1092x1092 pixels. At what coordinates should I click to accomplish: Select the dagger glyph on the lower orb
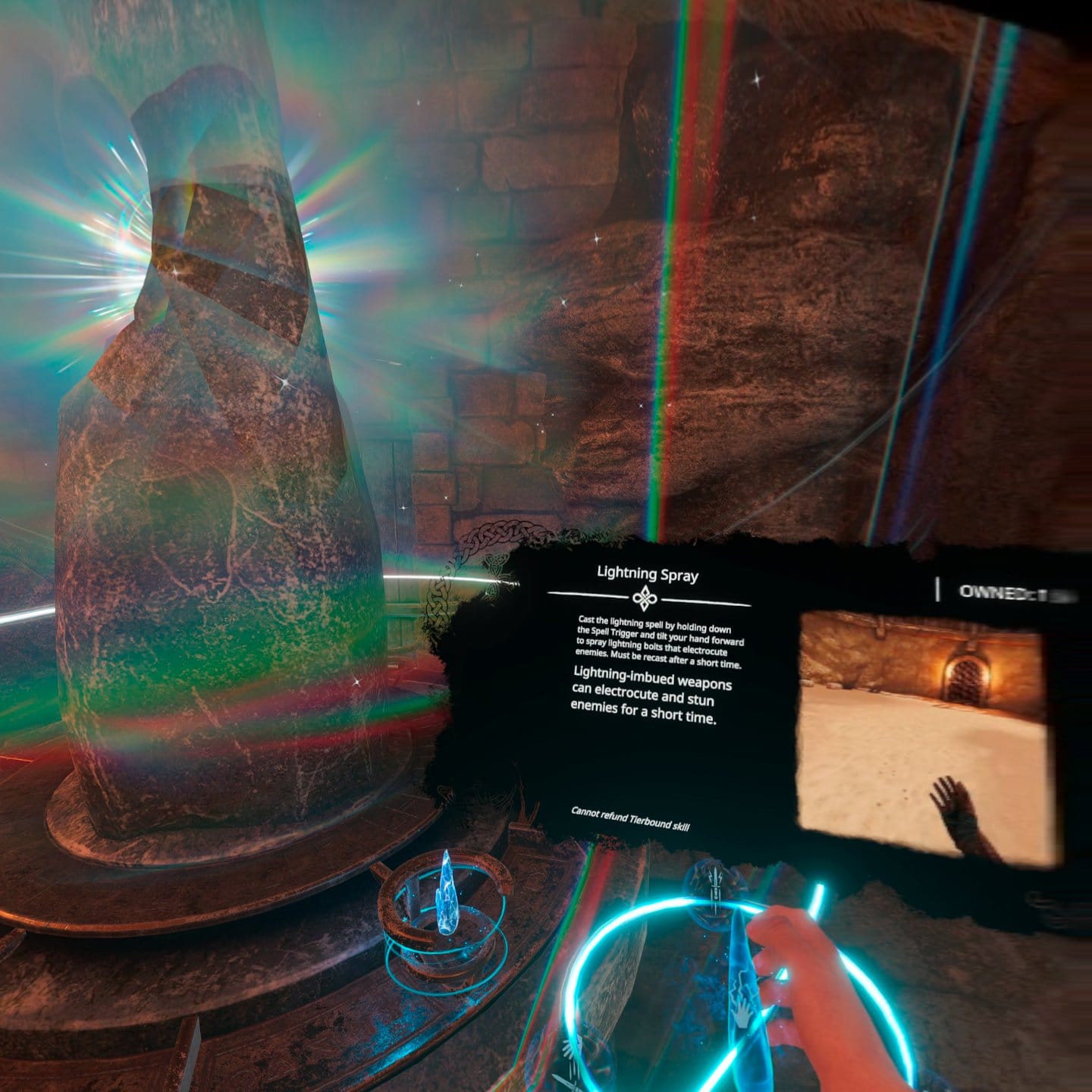(x=570, y=1077)
